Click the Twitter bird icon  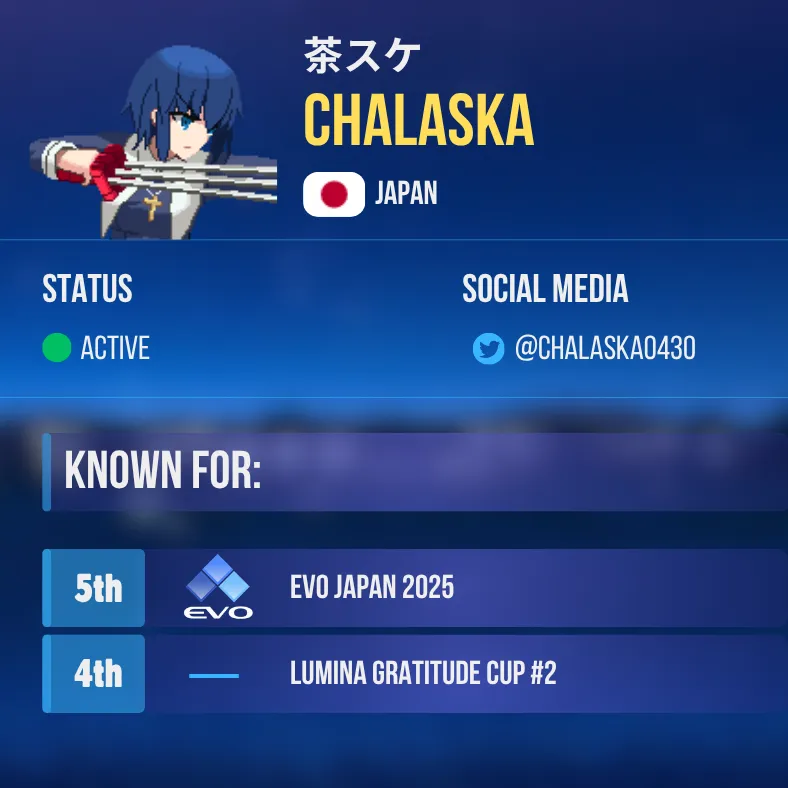(x=488, y=349)
